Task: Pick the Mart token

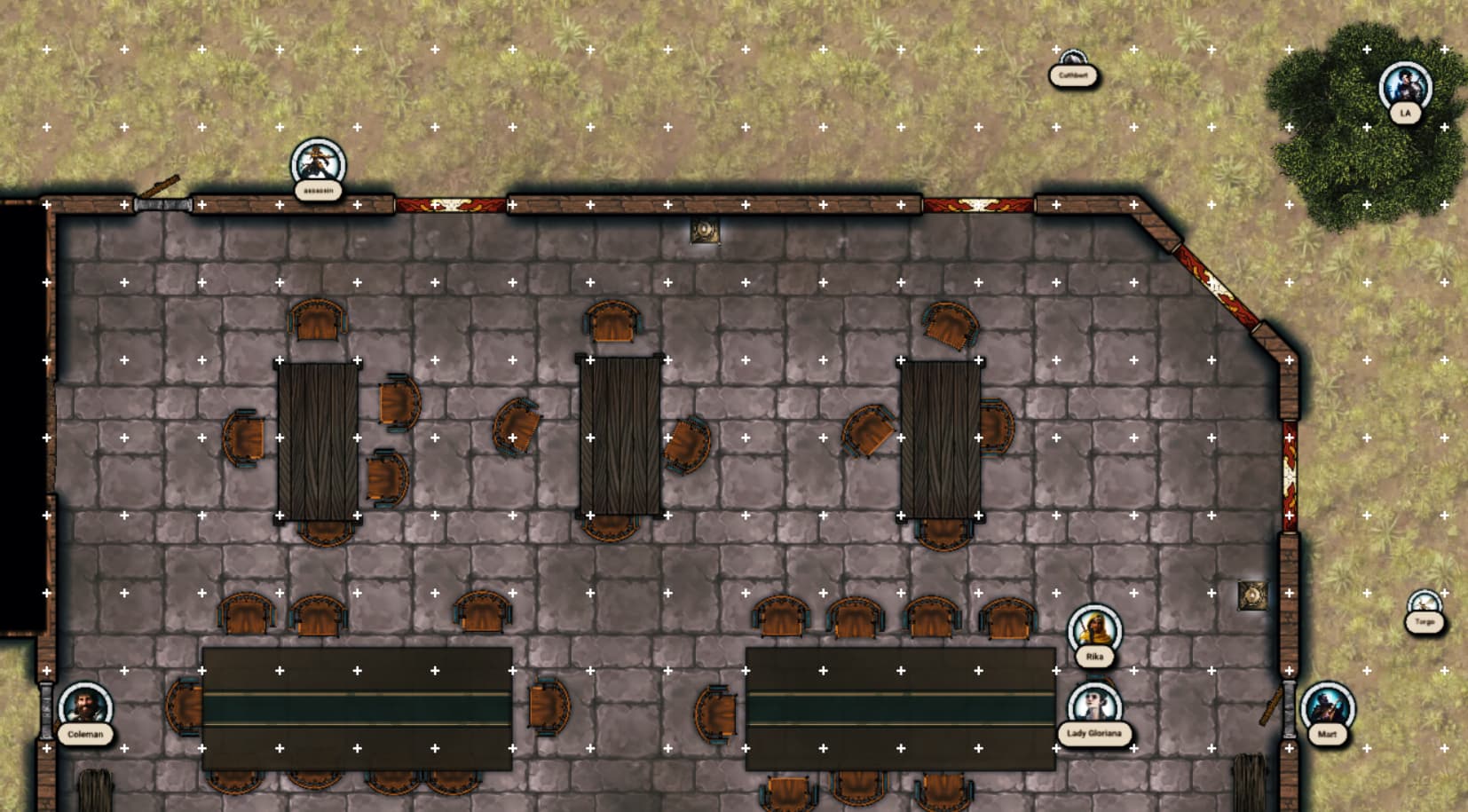Action: tap(1327, 709)
